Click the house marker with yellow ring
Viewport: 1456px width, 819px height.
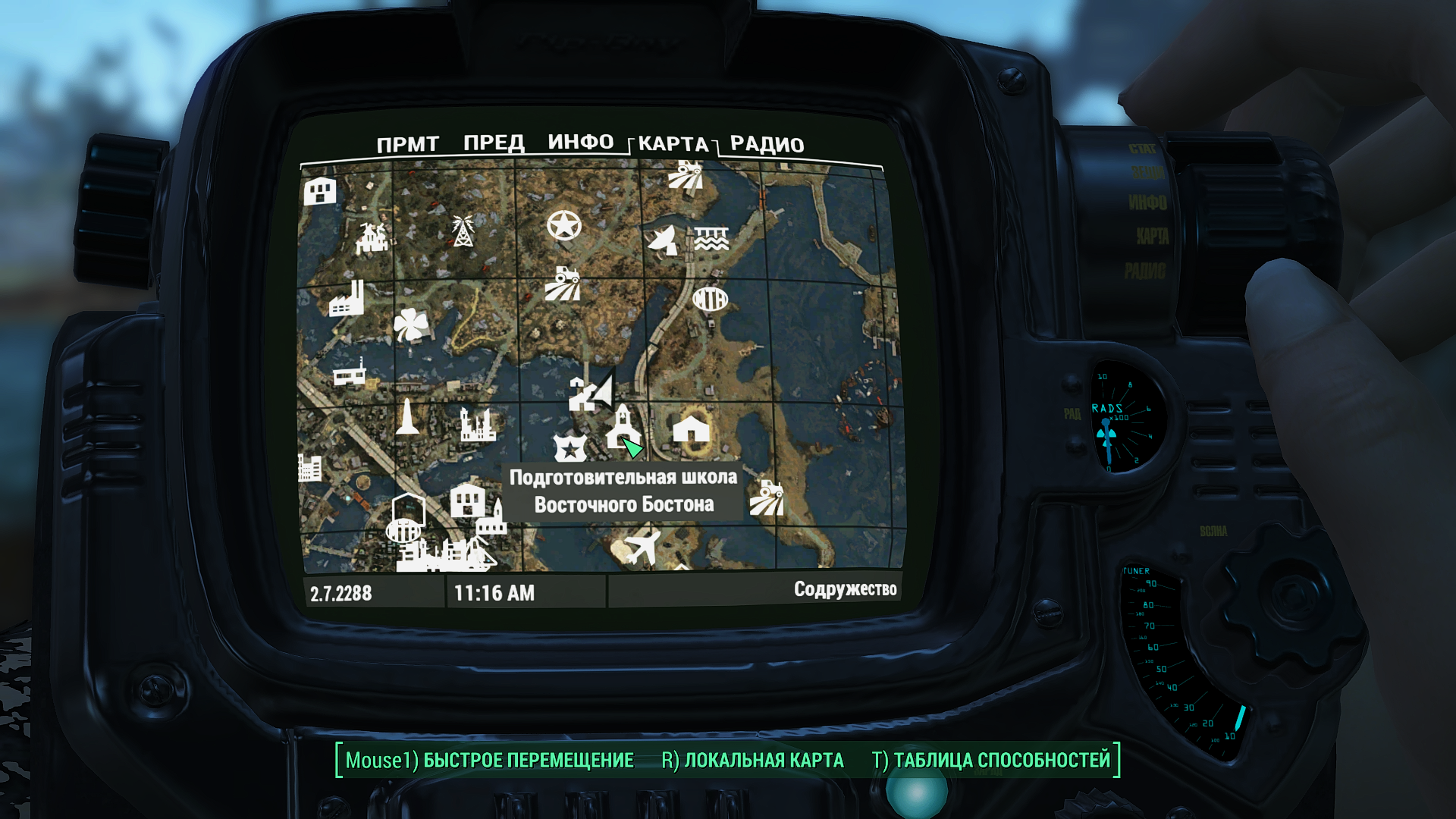click(691, 430)
